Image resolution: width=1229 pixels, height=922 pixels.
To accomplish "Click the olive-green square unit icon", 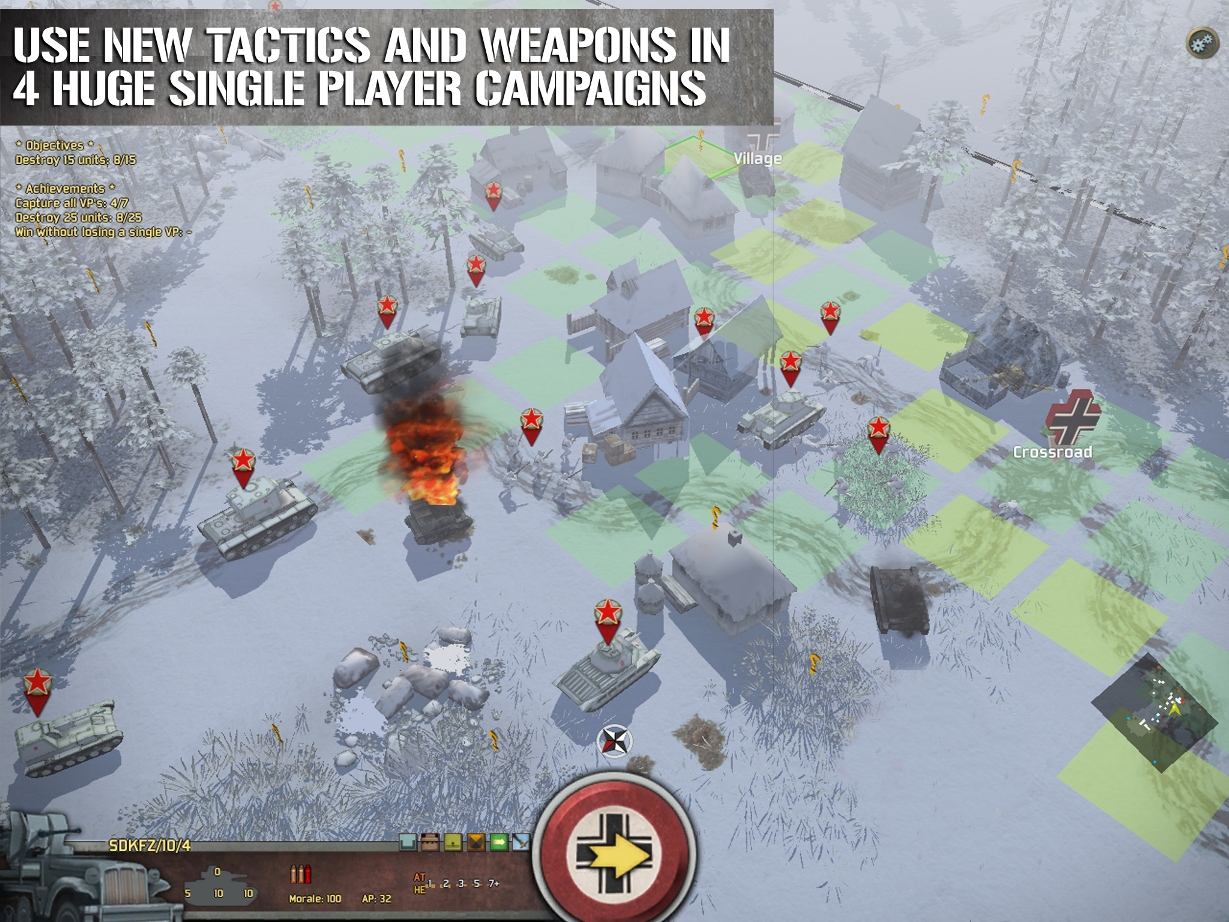I will pos(452,842).
